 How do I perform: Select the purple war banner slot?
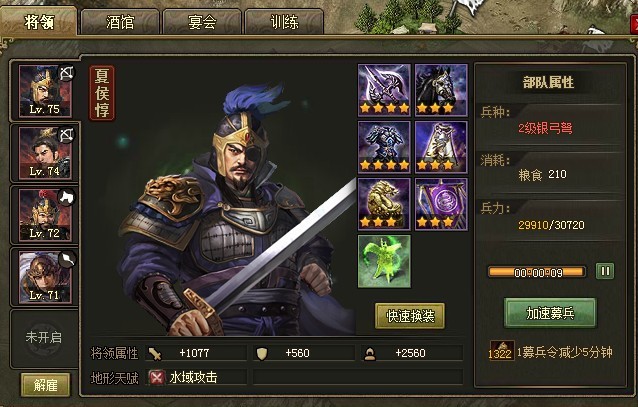[x=441, y=203]
